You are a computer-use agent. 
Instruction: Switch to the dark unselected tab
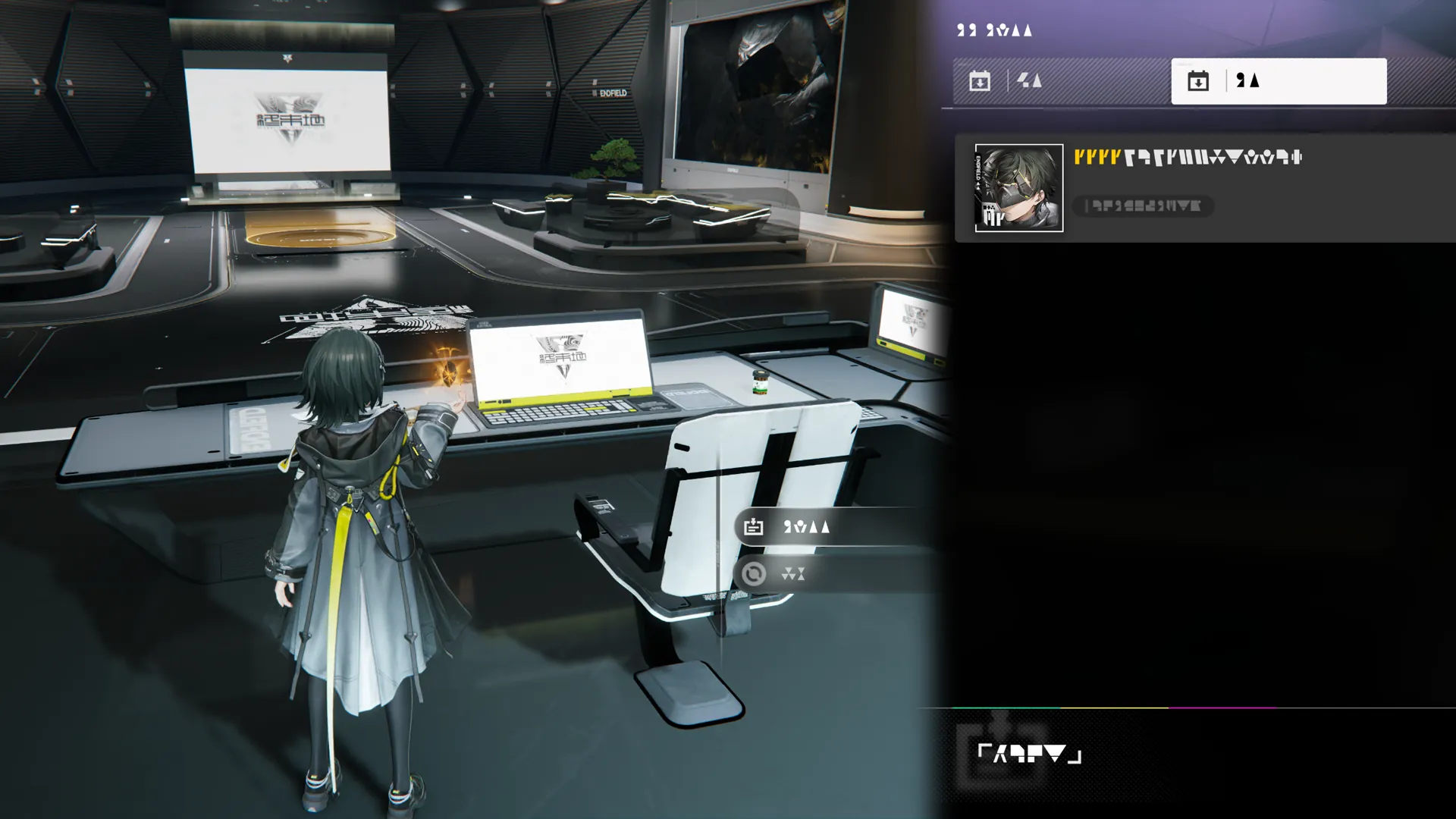tap(1060, 81)
